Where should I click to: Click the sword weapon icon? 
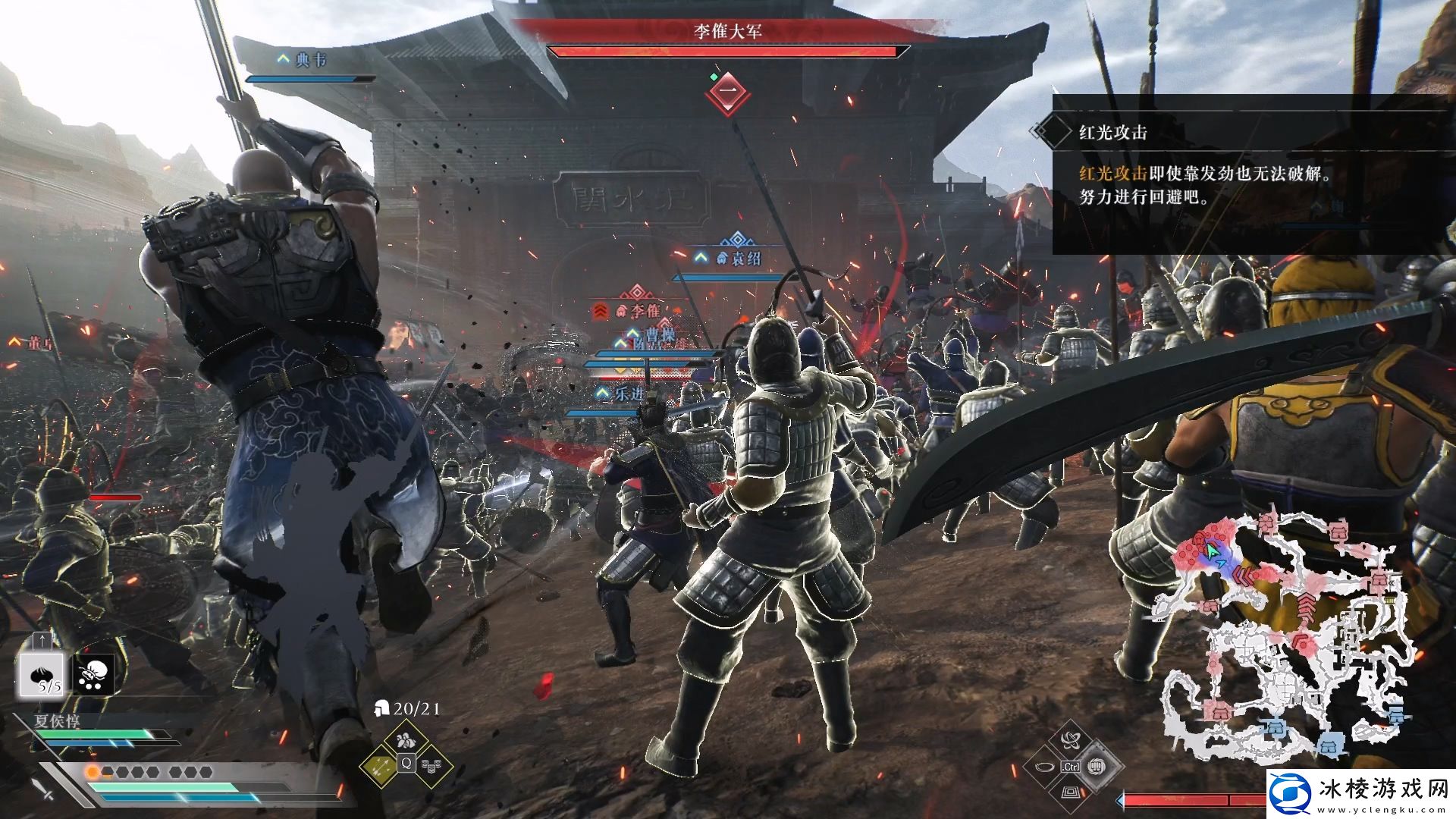pos(42,785)
